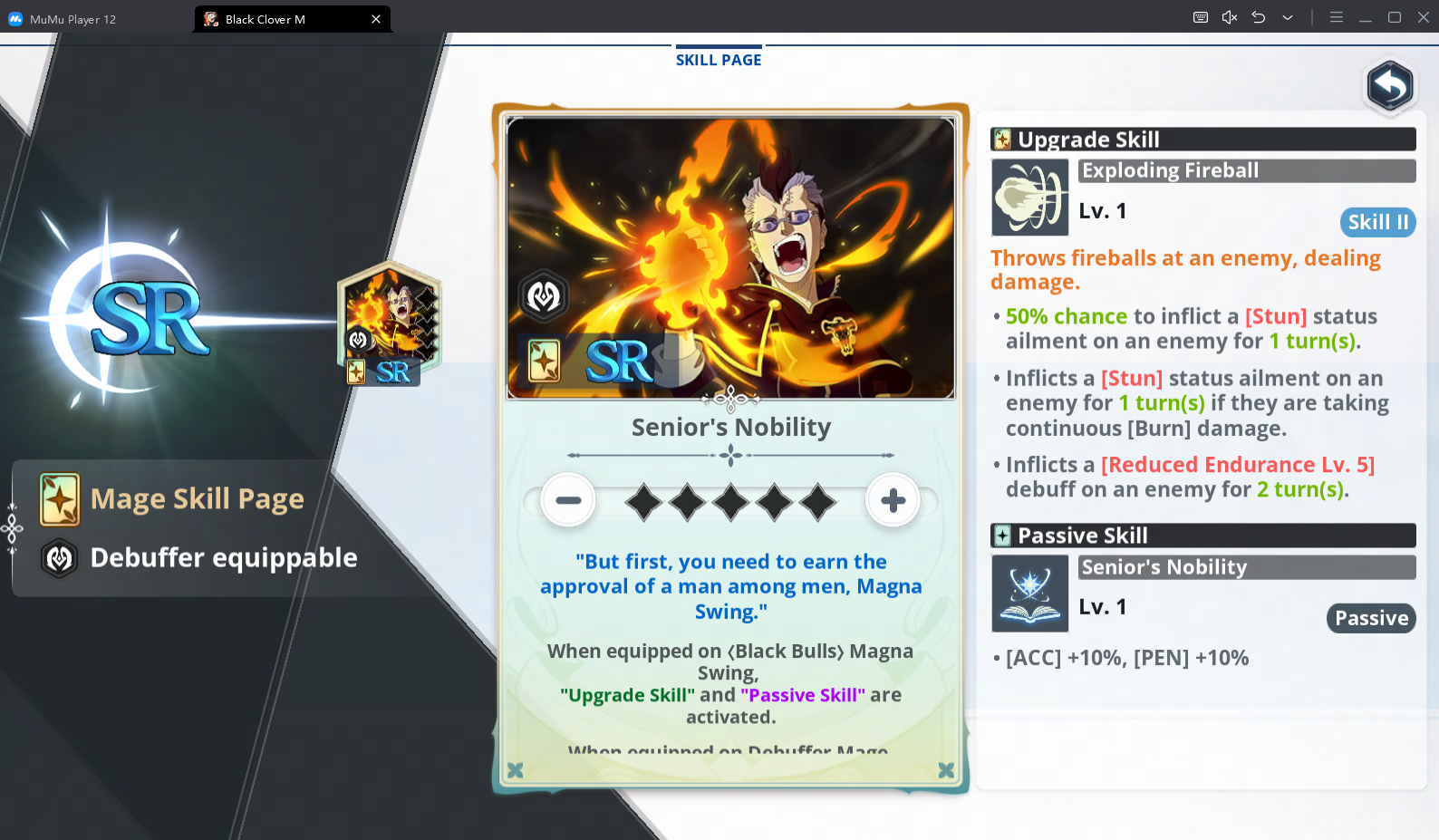This screenshot has height=840, width=1439.
Task: Click the Skill II badge
Action: tap(1377, 222)
